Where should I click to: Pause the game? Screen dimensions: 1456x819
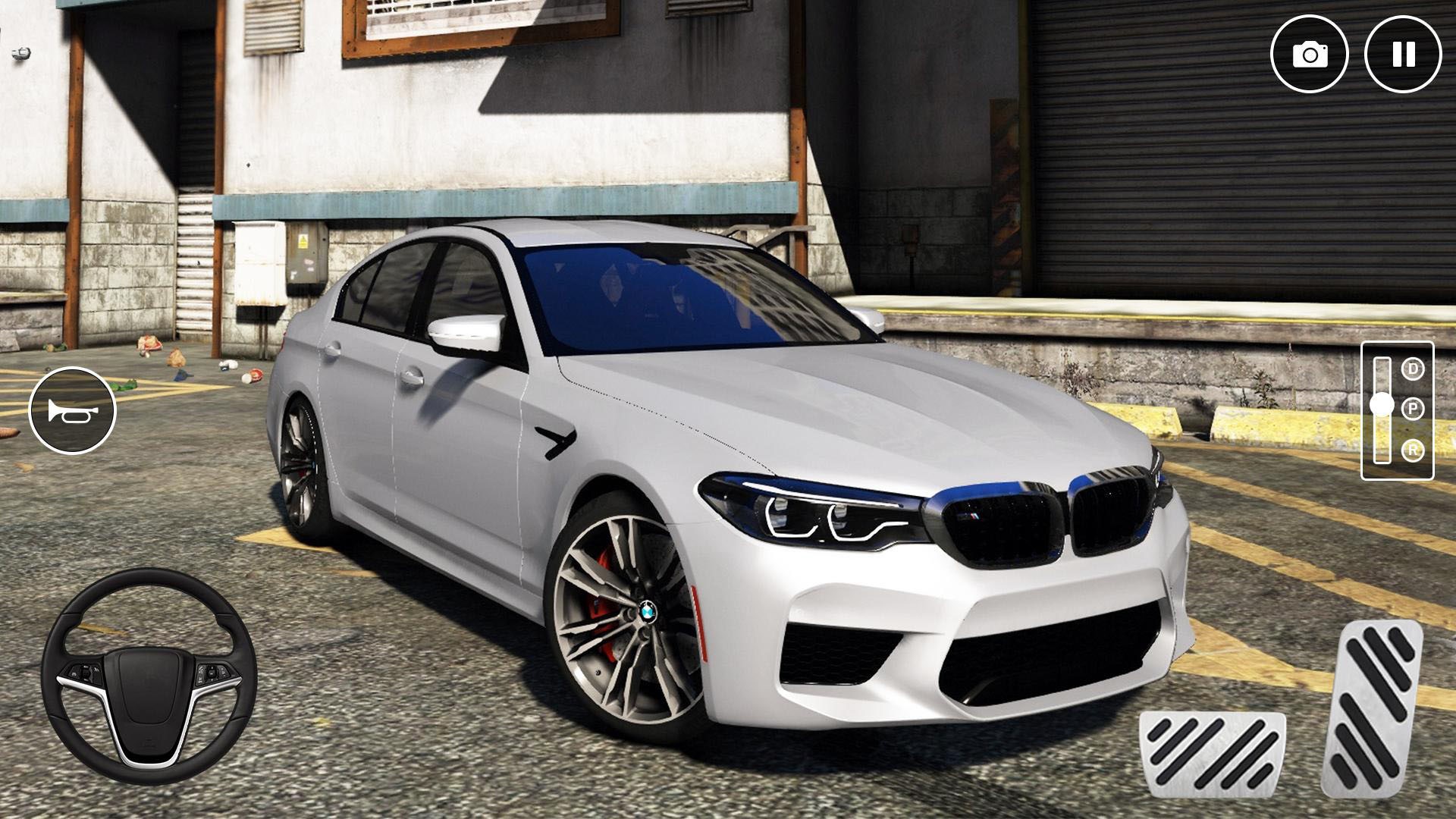point(1403,55)
